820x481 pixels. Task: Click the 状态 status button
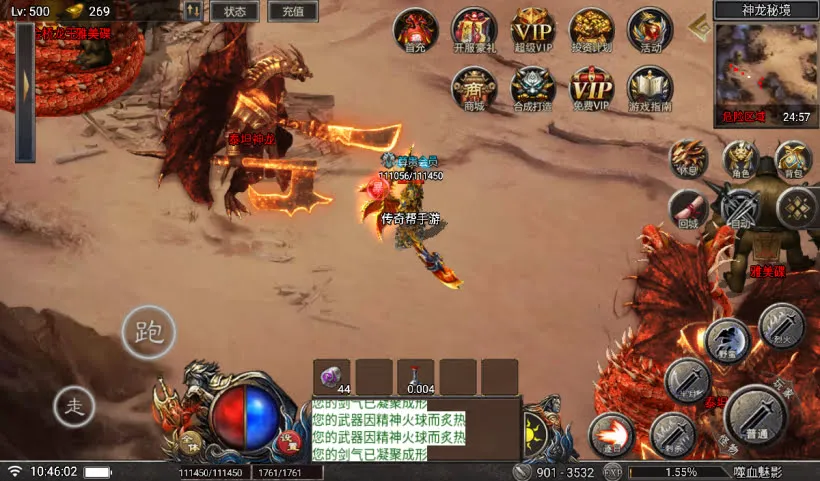[235, 12]
